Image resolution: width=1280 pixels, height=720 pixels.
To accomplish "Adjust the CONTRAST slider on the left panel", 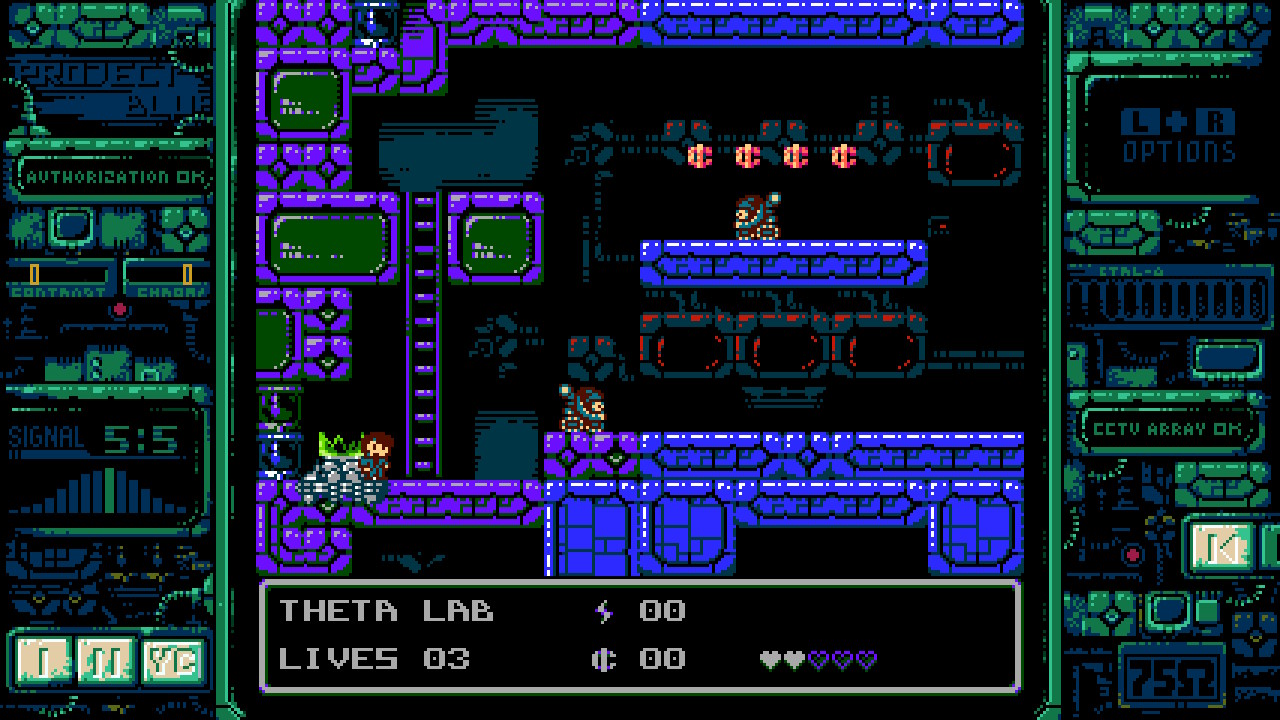I will point(34,272).
